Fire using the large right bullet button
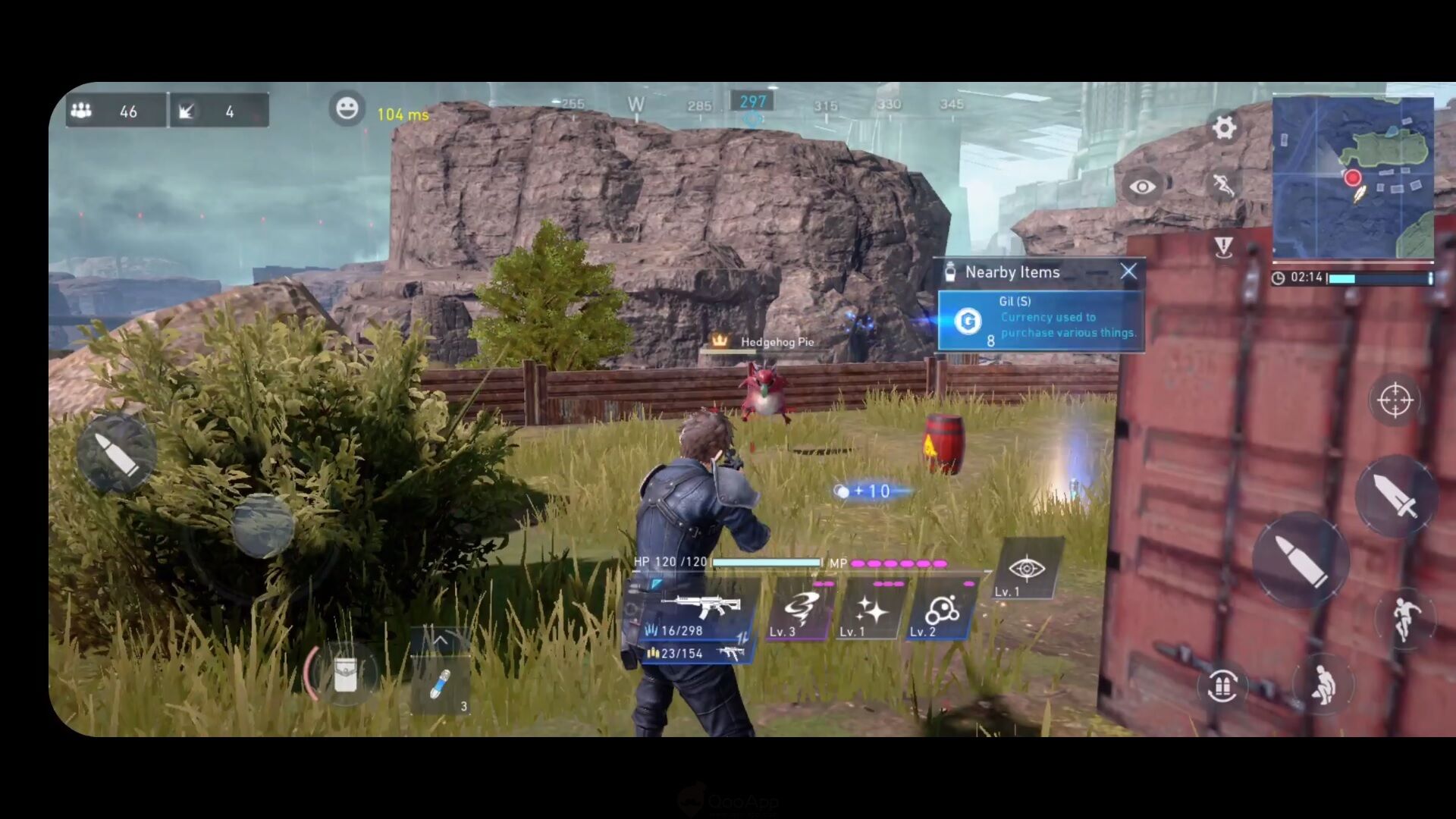Screen dimensions: 1456x819 pyautogui.click(x=1300, y=560)
